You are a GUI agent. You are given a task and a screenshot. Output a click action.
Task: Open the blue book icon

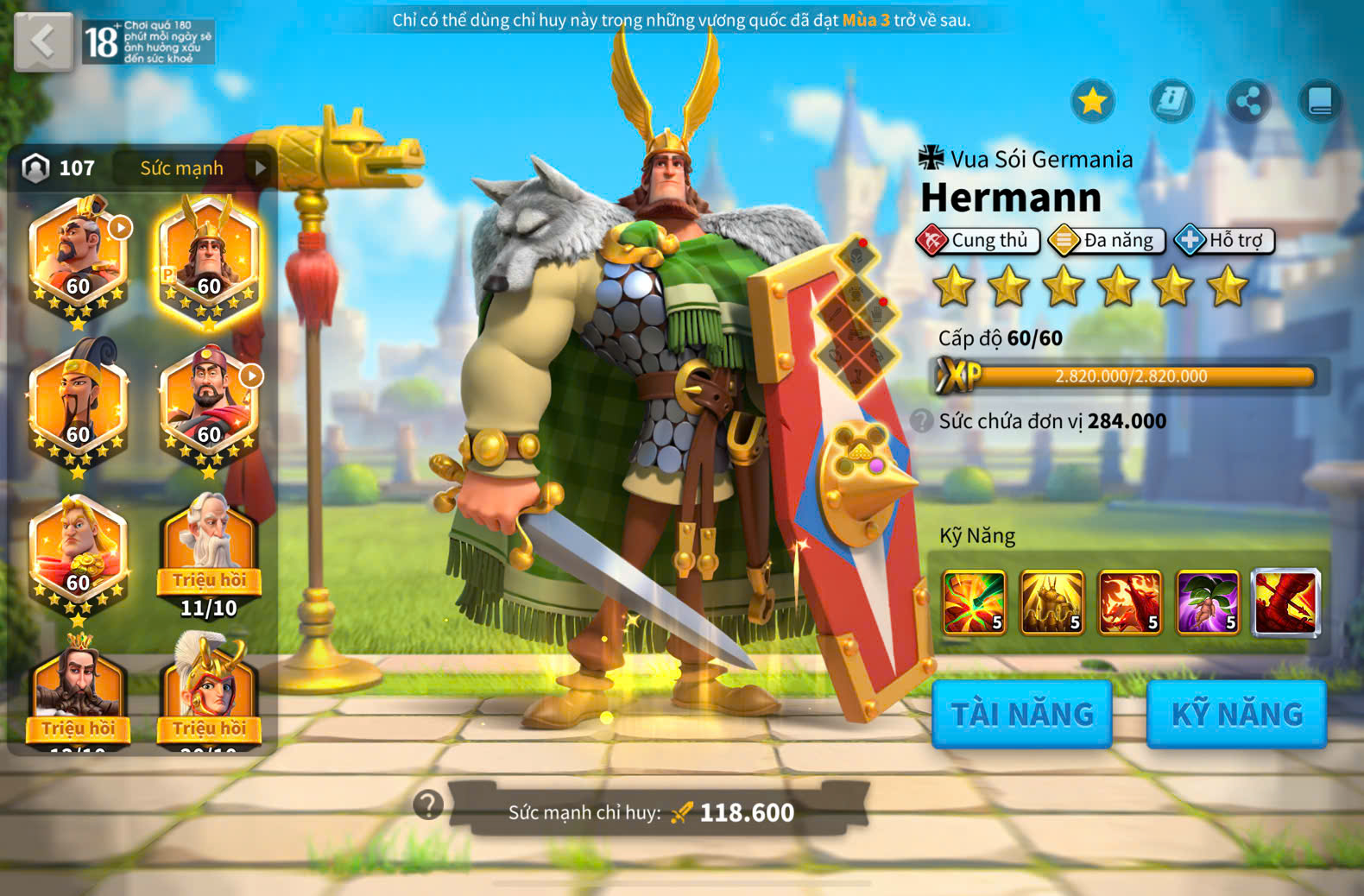[1320, 101]
